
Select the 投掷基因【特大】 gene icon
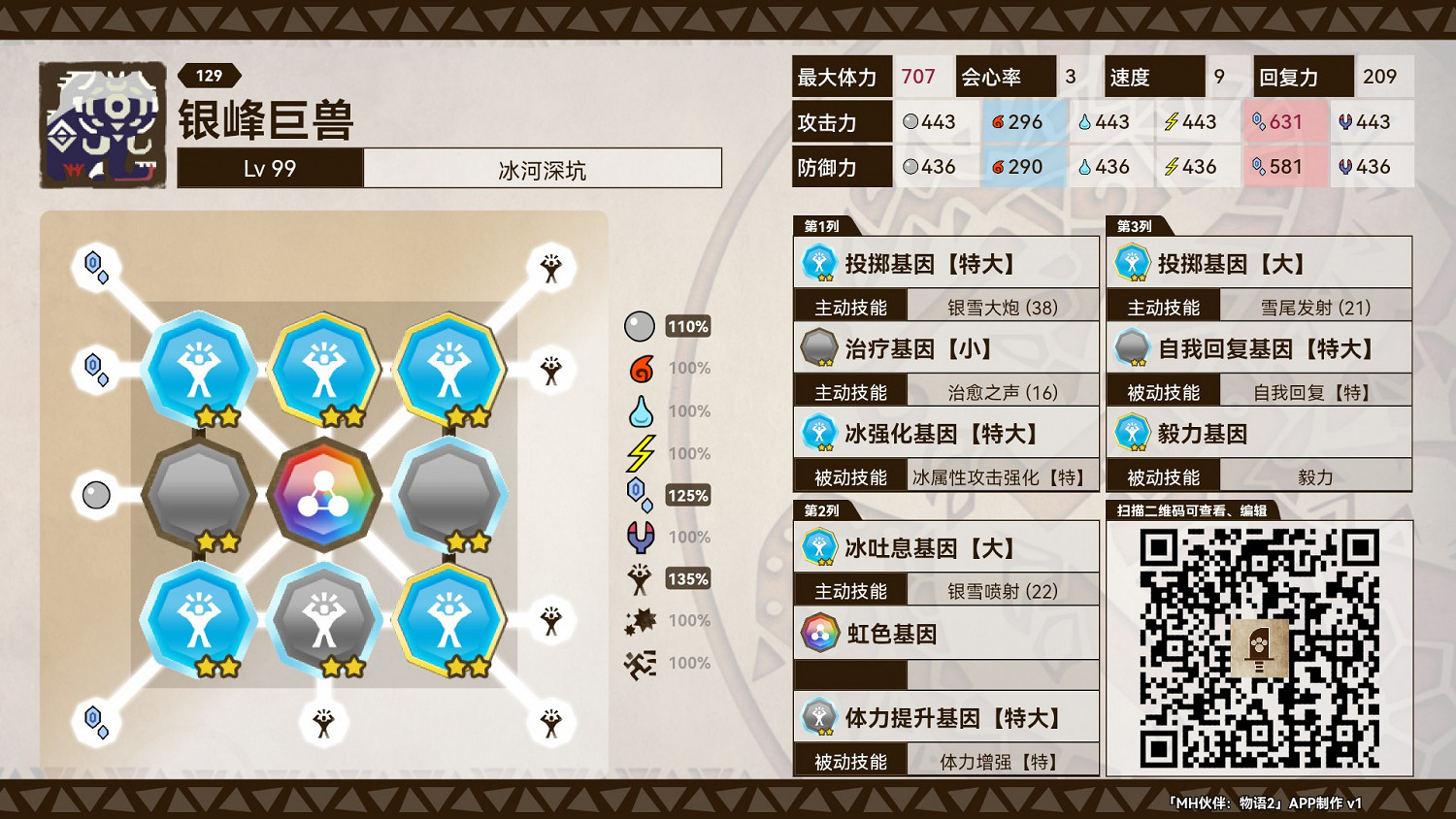[820, 263]
